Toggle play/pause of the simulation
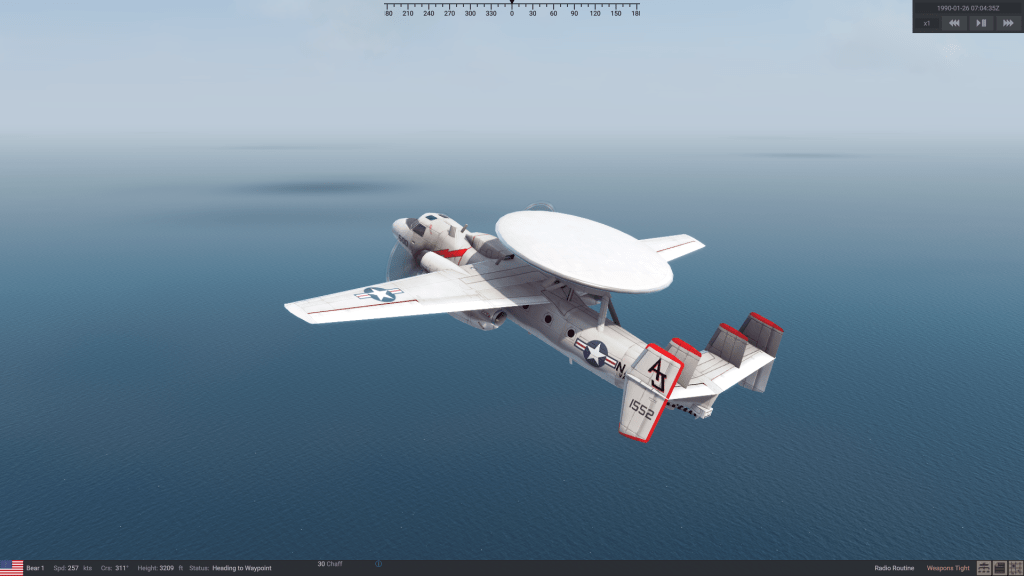1024x576 pixels. click(981, 22)
